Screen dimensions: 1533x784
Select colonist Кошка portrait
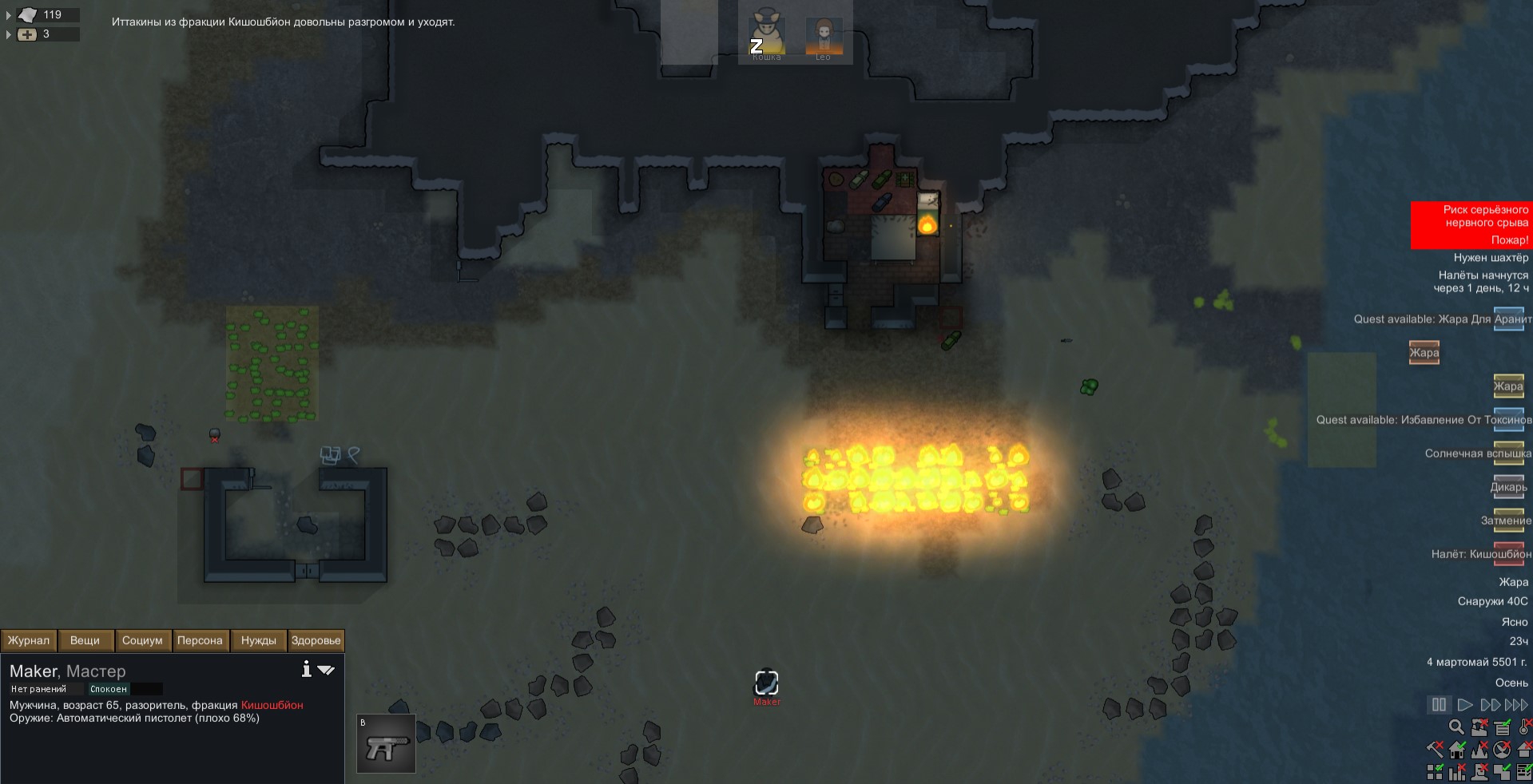[x=766, y=35]
